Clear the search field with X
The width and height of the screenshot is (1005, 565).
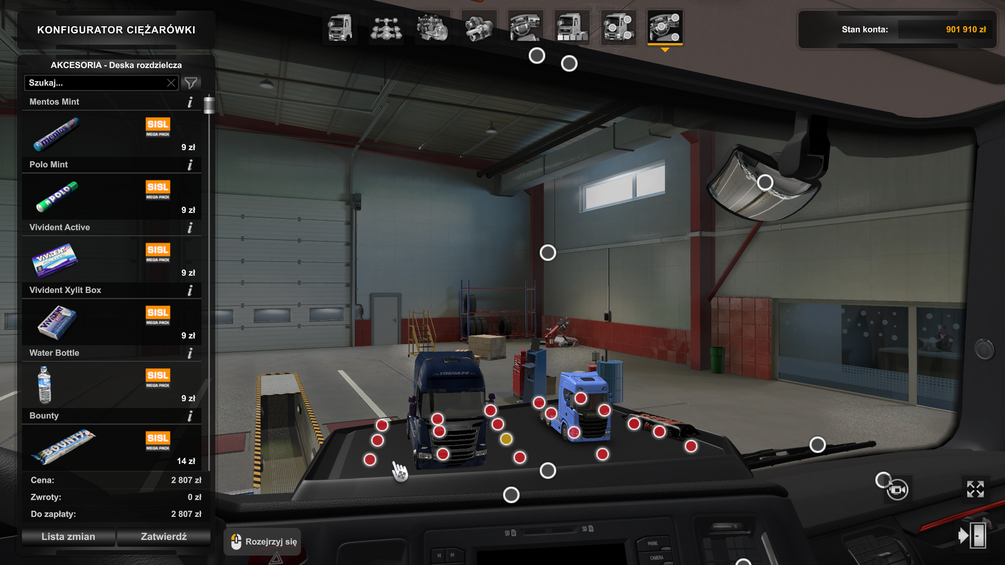pos(171,84)
